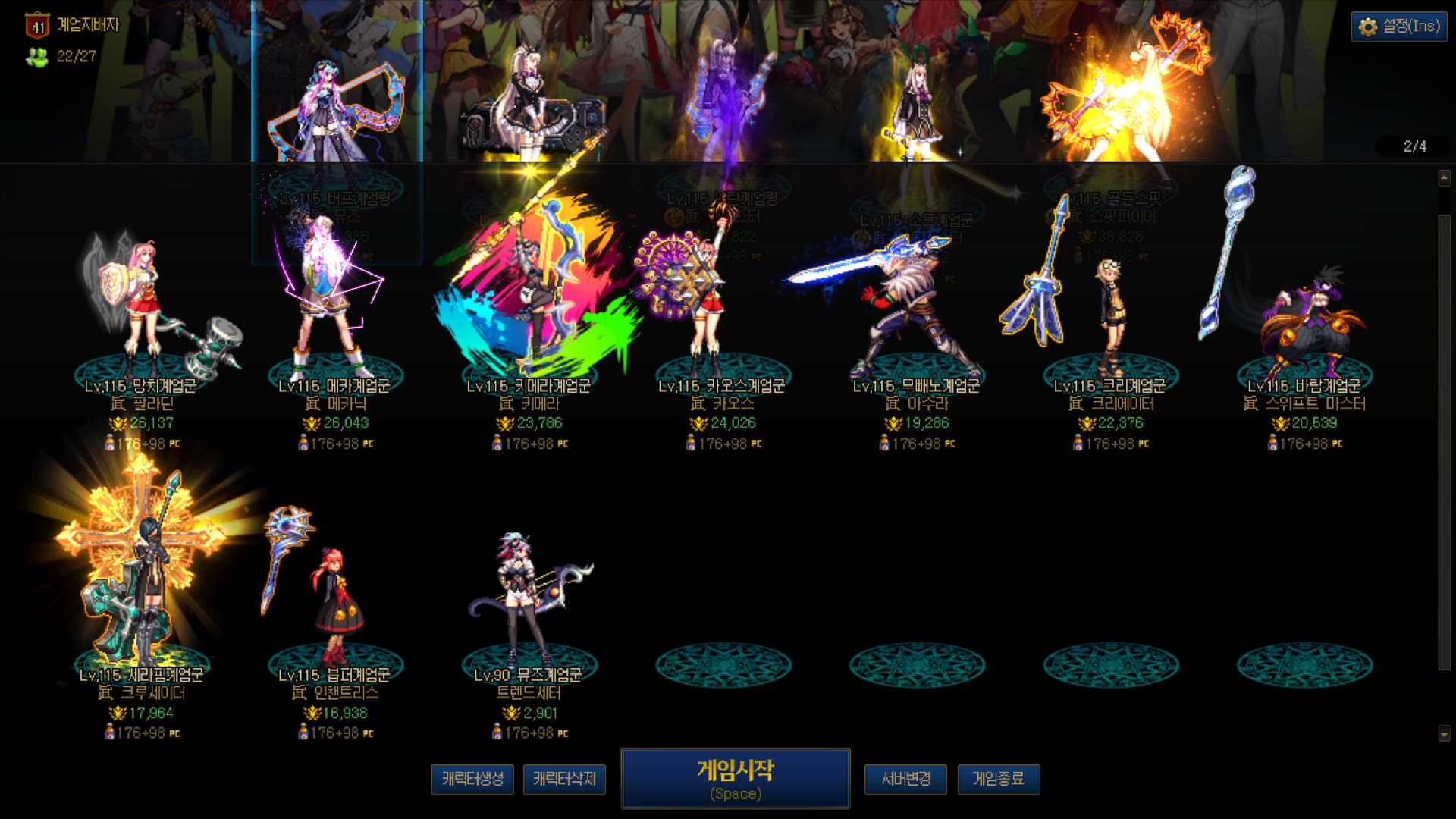
Task: Open settings (설정) in top corner
Action: click(1399, 27)
